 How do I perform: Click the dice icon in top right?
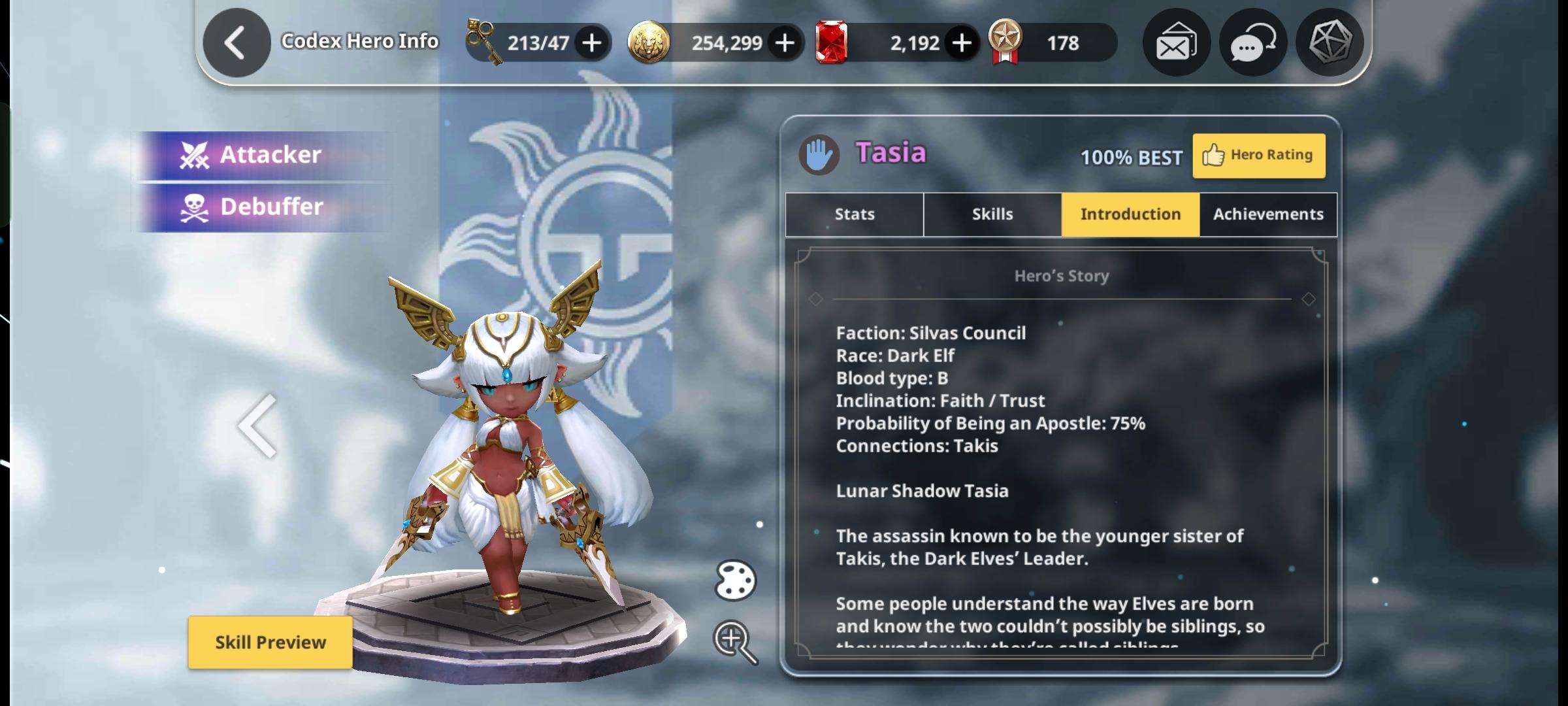coord(1329,42)
